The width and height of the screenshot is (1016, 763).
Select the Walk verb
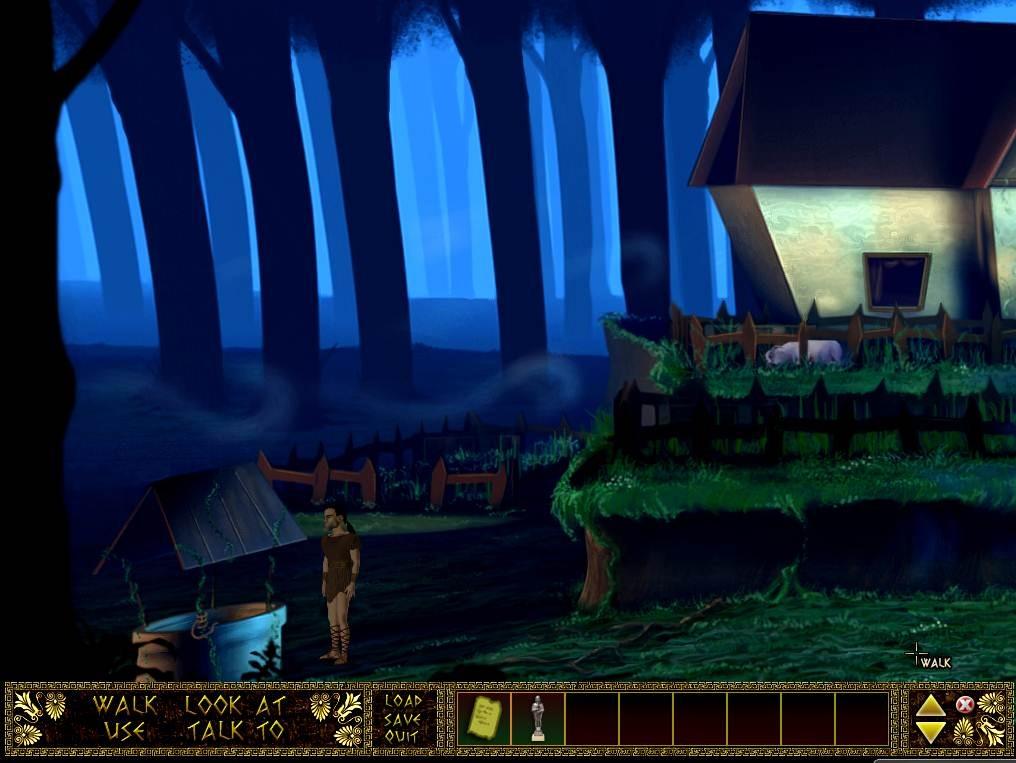(125, 703)
